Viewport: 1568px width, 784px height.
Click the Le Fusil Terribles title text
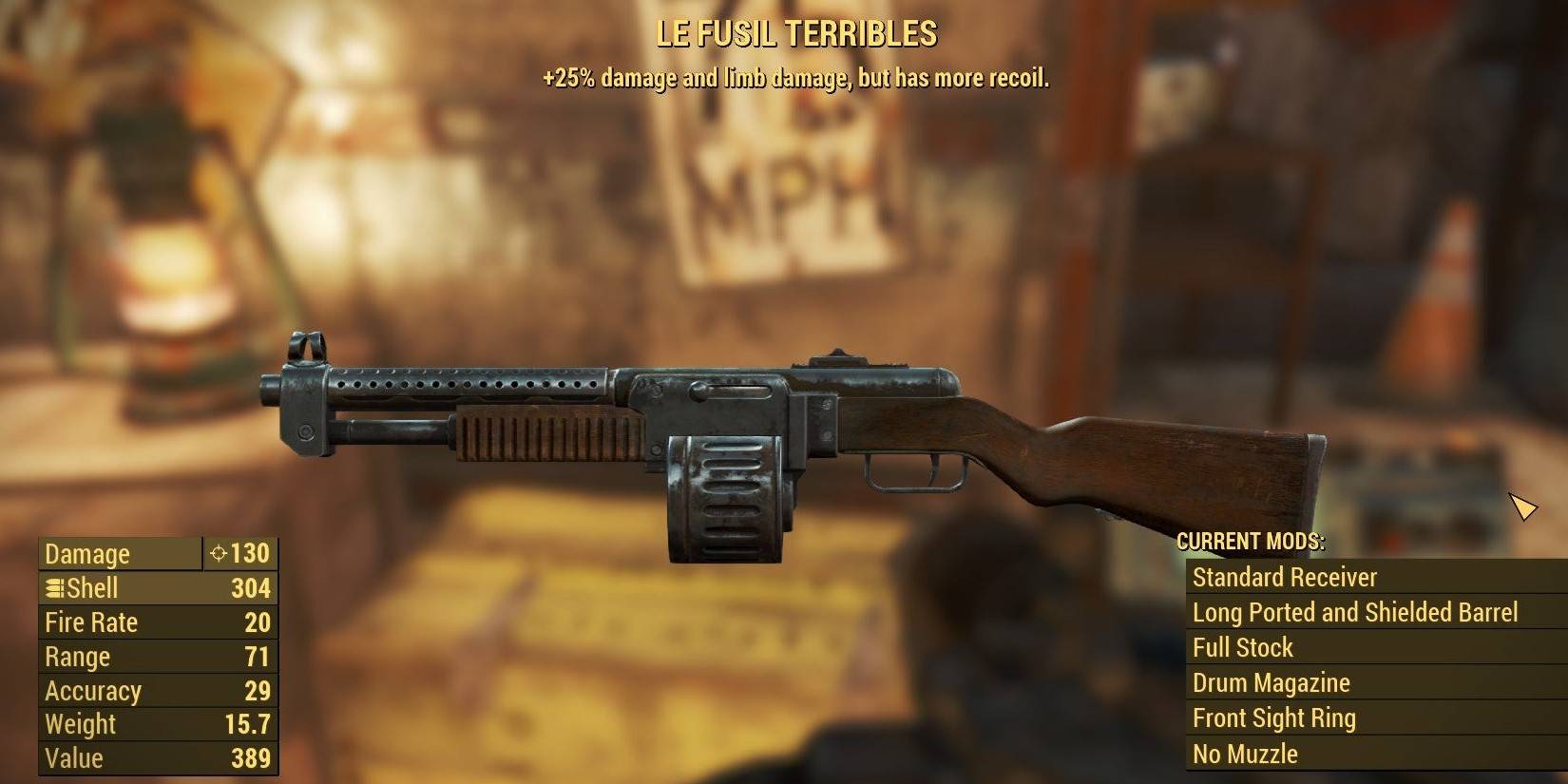click(x=795, y=31)
